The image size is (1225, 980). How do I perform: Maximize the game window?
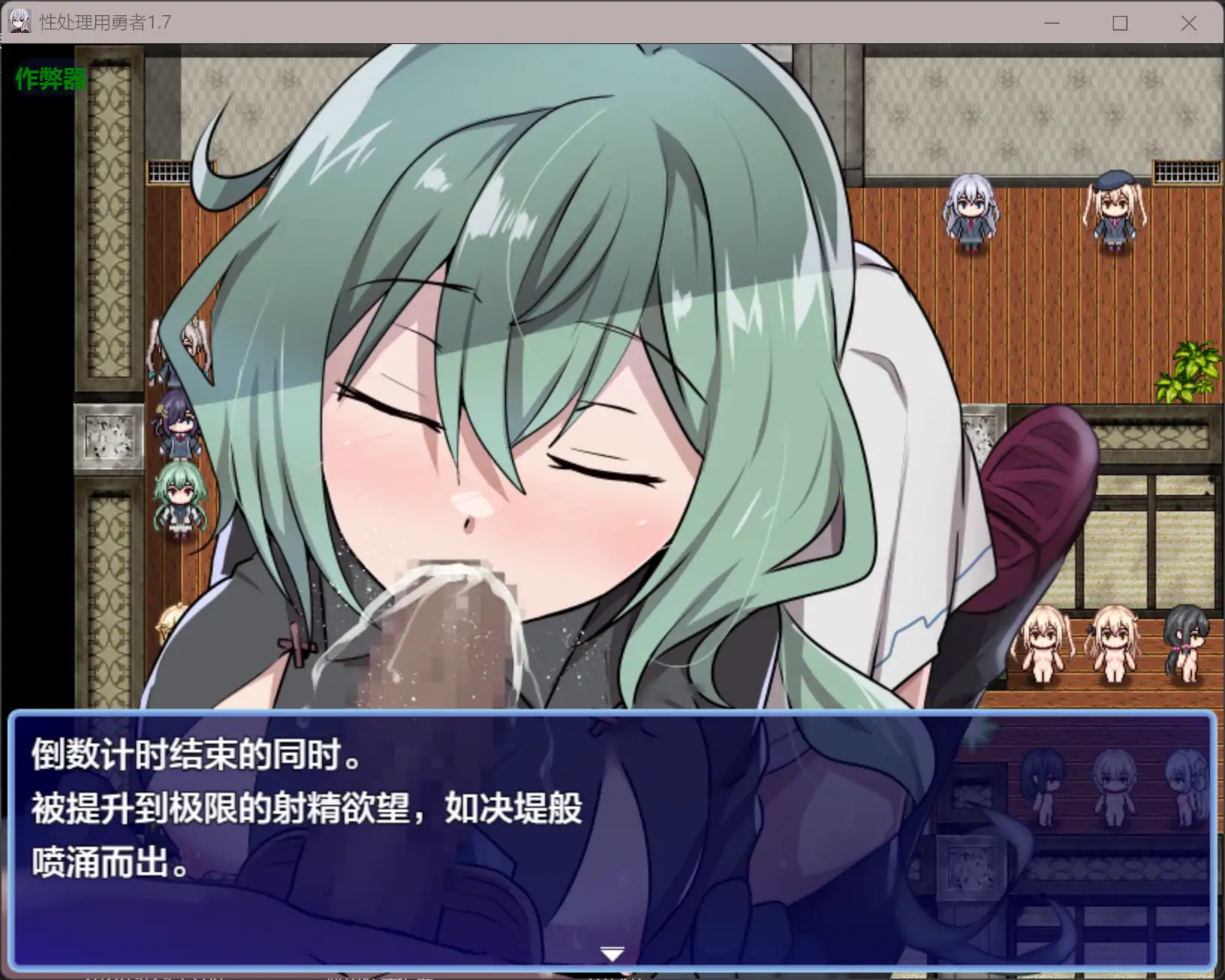1120,23
